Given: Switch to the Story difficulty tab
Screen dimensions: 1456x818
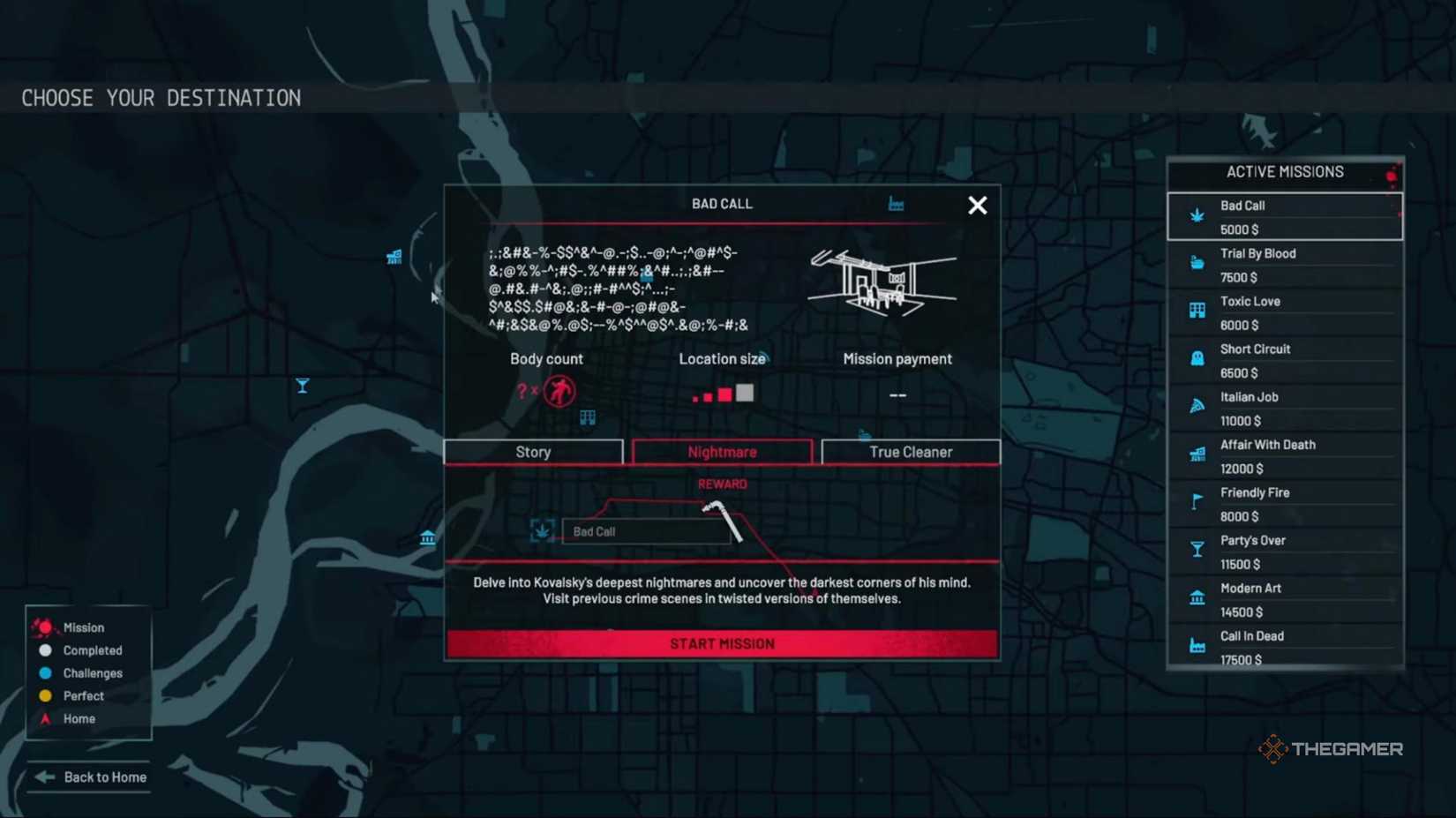Looking at the screenshot, I should pos(533,451).
